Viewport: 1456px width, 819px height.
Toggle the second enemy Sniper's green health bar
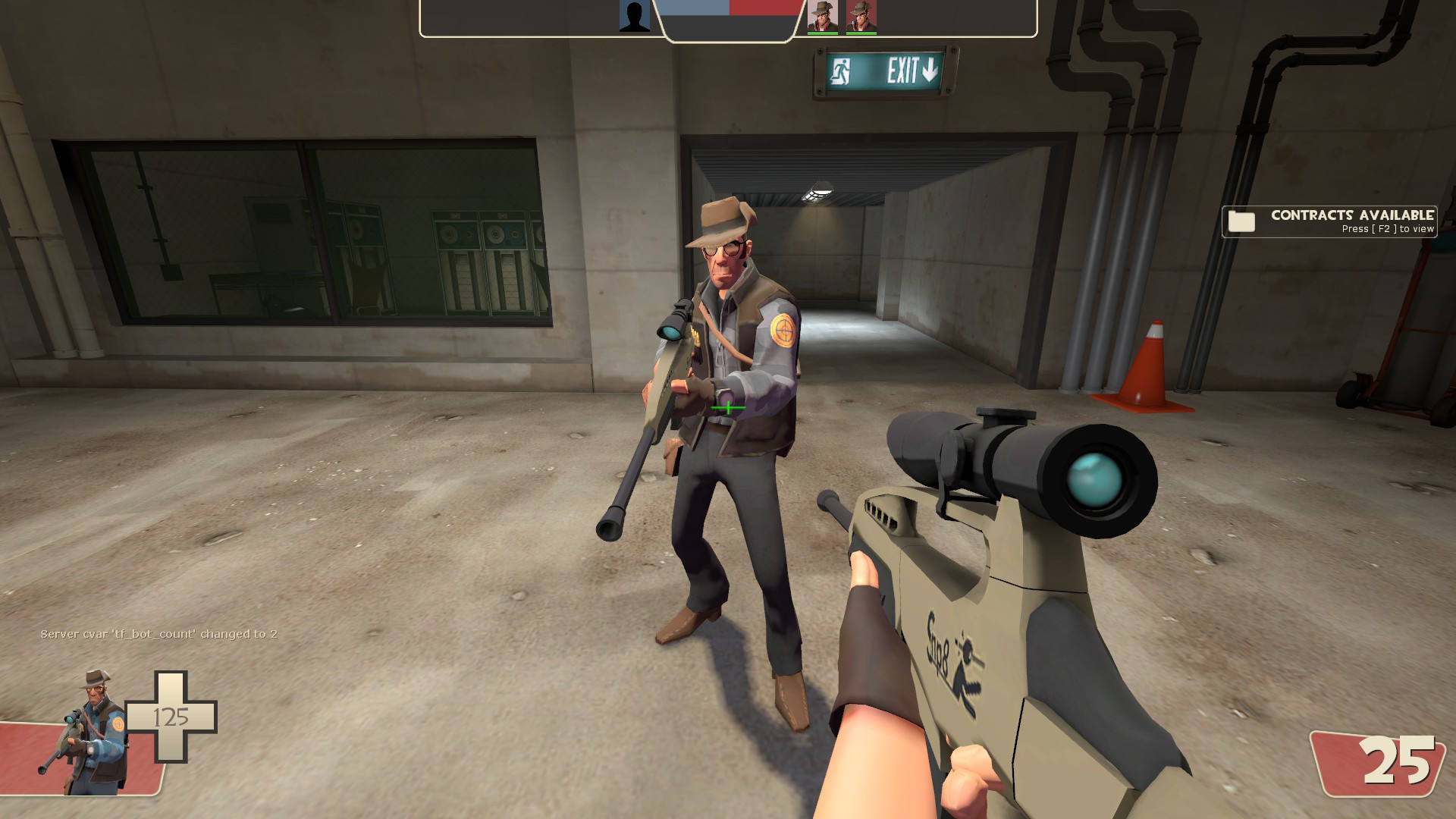click(x=862, y=33)
